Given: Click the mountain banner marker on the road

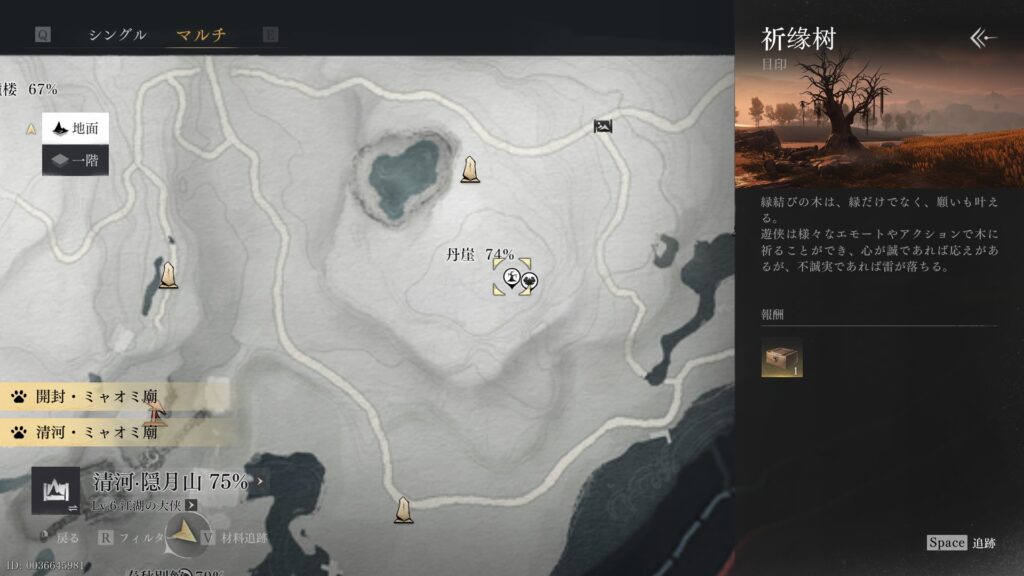Looking at the screenshot, I should [602, 126].
